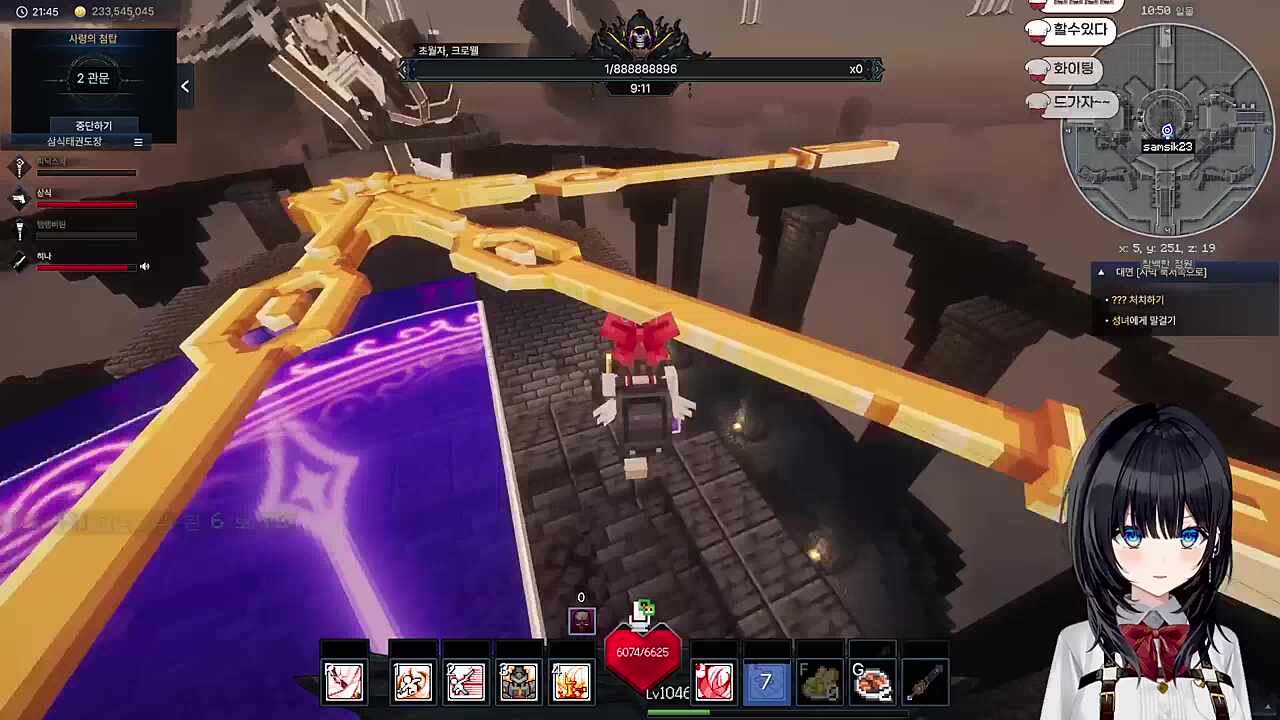Select the ??? 처치하기 quest objective

pyautogui.click(x=1138, y=300)
